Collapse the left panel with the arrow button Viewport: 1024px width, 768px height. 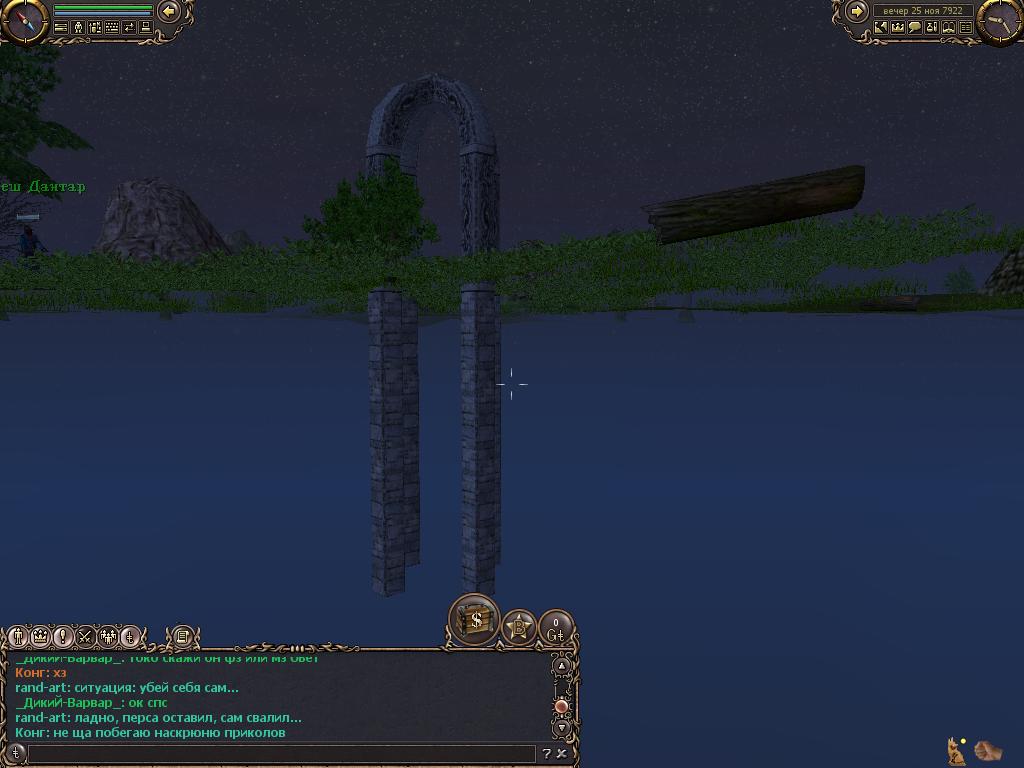point(170,12)
